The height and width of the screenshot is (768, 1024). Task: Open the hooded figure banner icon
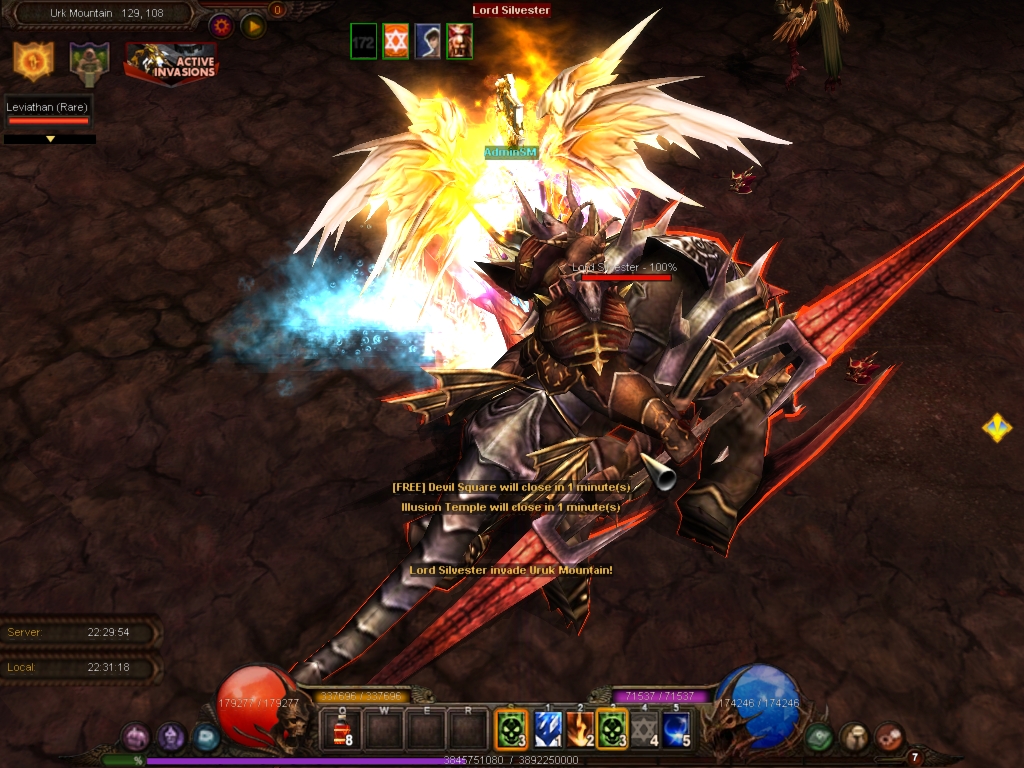tap(89, 61)
